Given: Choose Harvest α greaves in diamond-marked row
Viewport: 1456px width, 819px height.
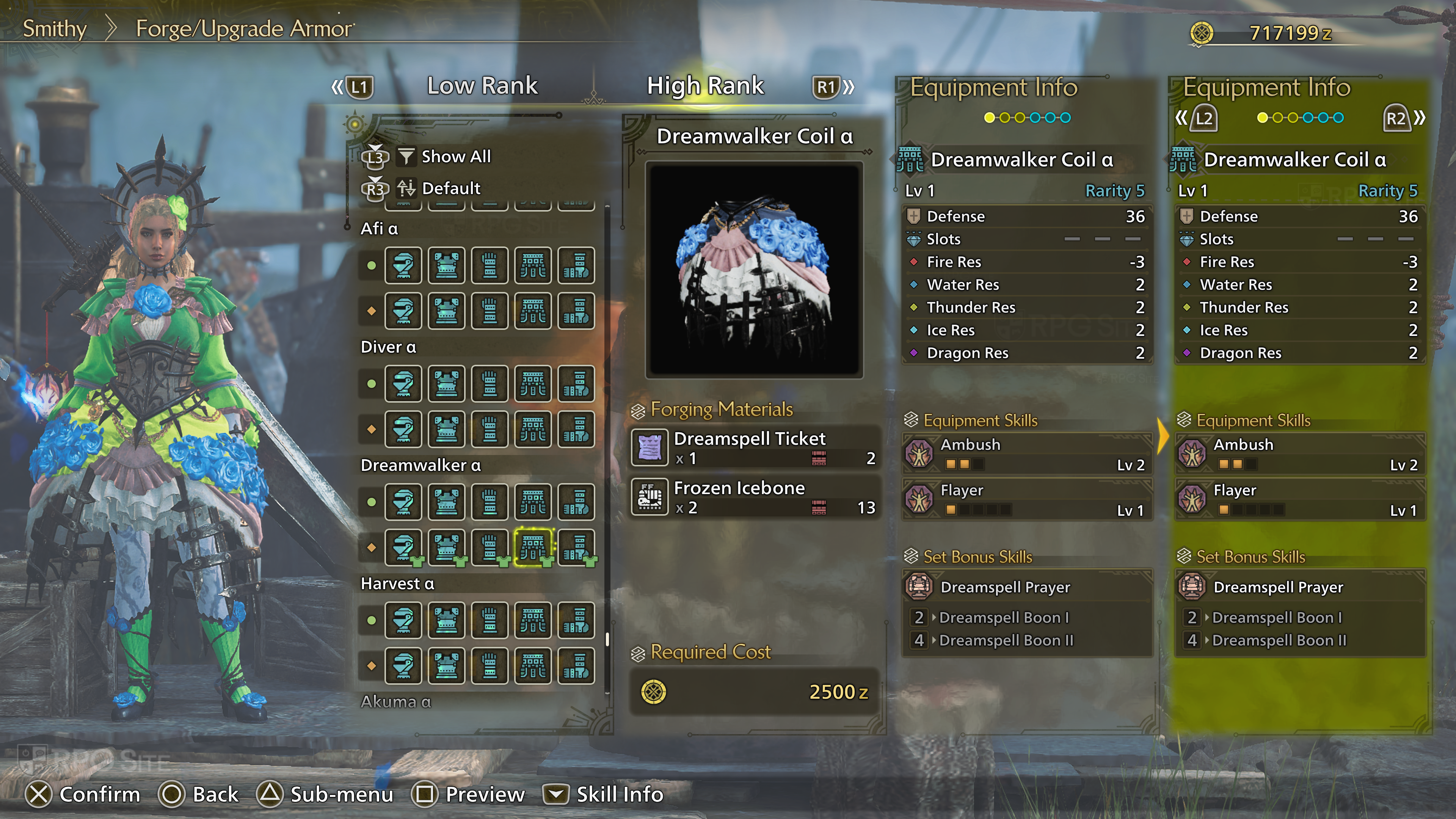Looking at the screenshot, I should pyautogui.click(x=576, y=665).
